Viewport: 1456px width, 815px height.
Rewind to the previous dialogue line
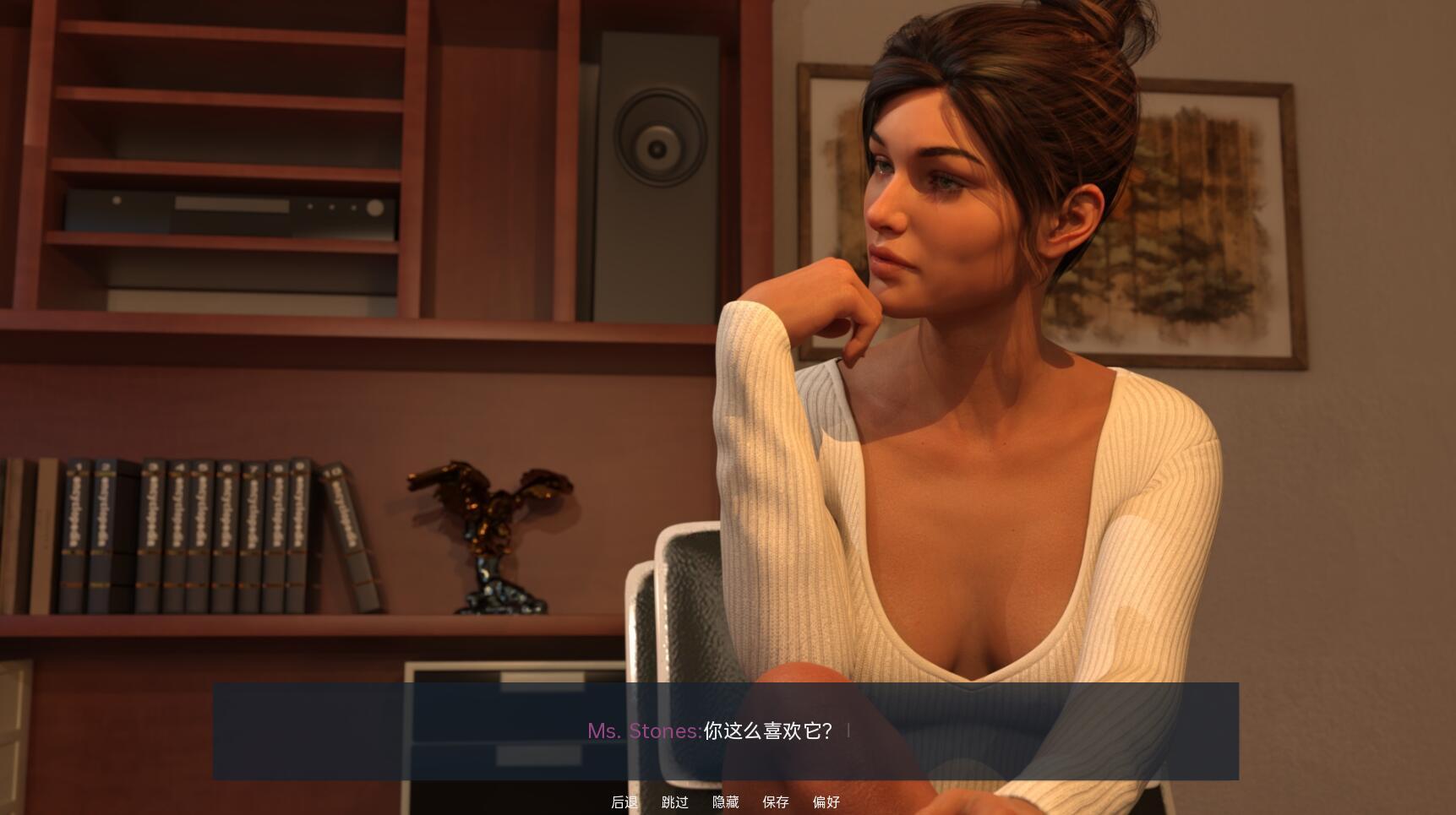pos(624,802)
